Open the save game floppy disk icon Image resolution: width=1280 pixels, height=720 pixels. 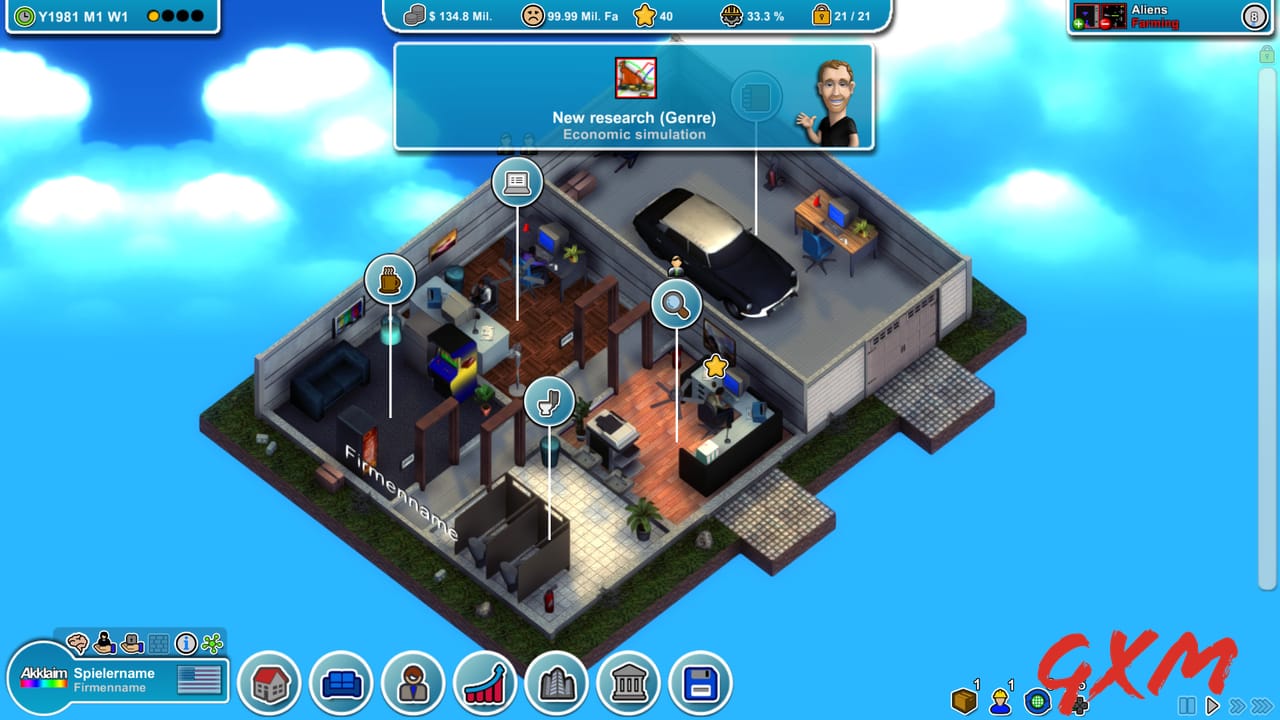[701, 683]
